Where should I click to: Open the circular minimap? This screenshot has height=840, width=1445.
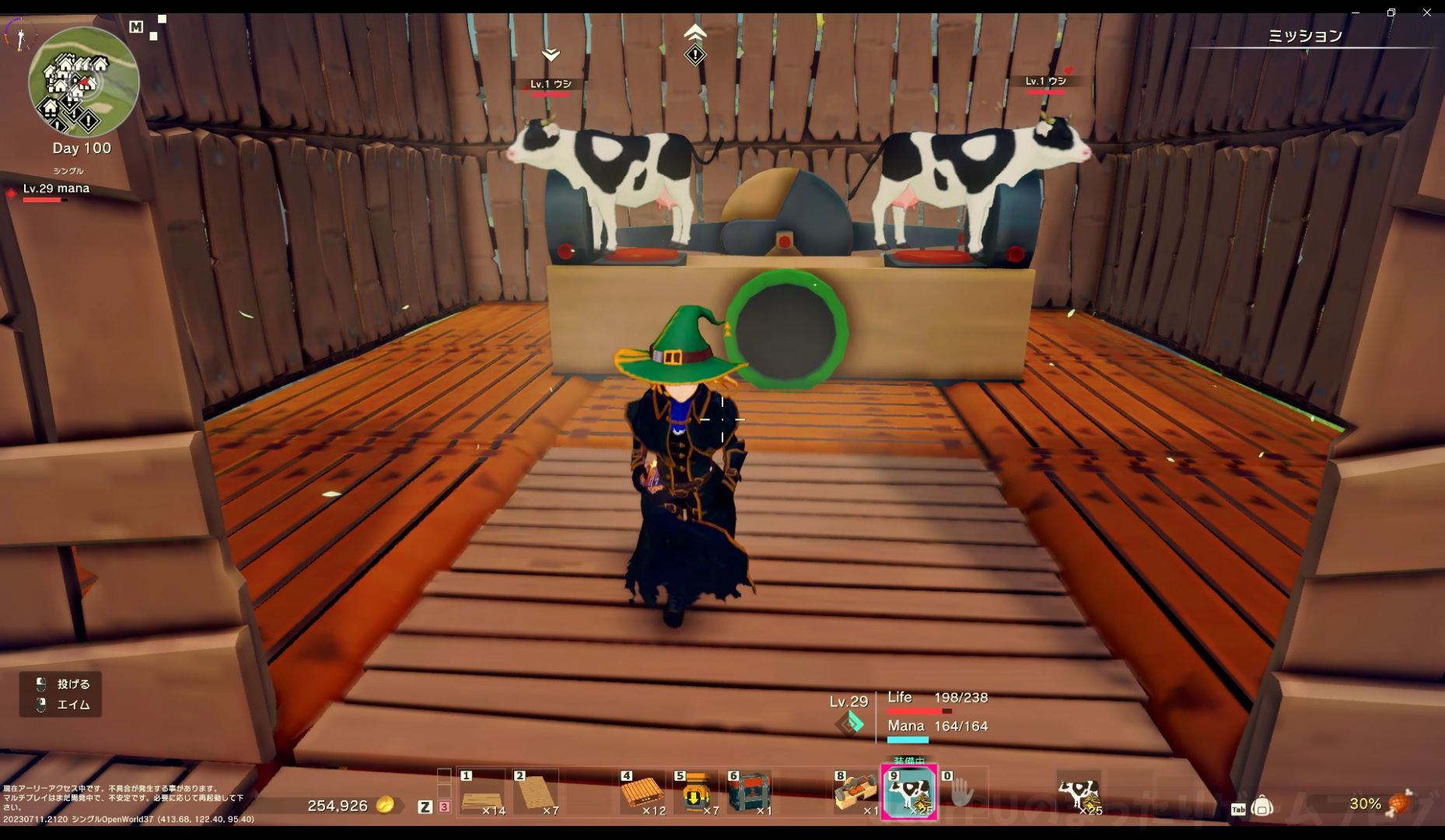(83, 82)
